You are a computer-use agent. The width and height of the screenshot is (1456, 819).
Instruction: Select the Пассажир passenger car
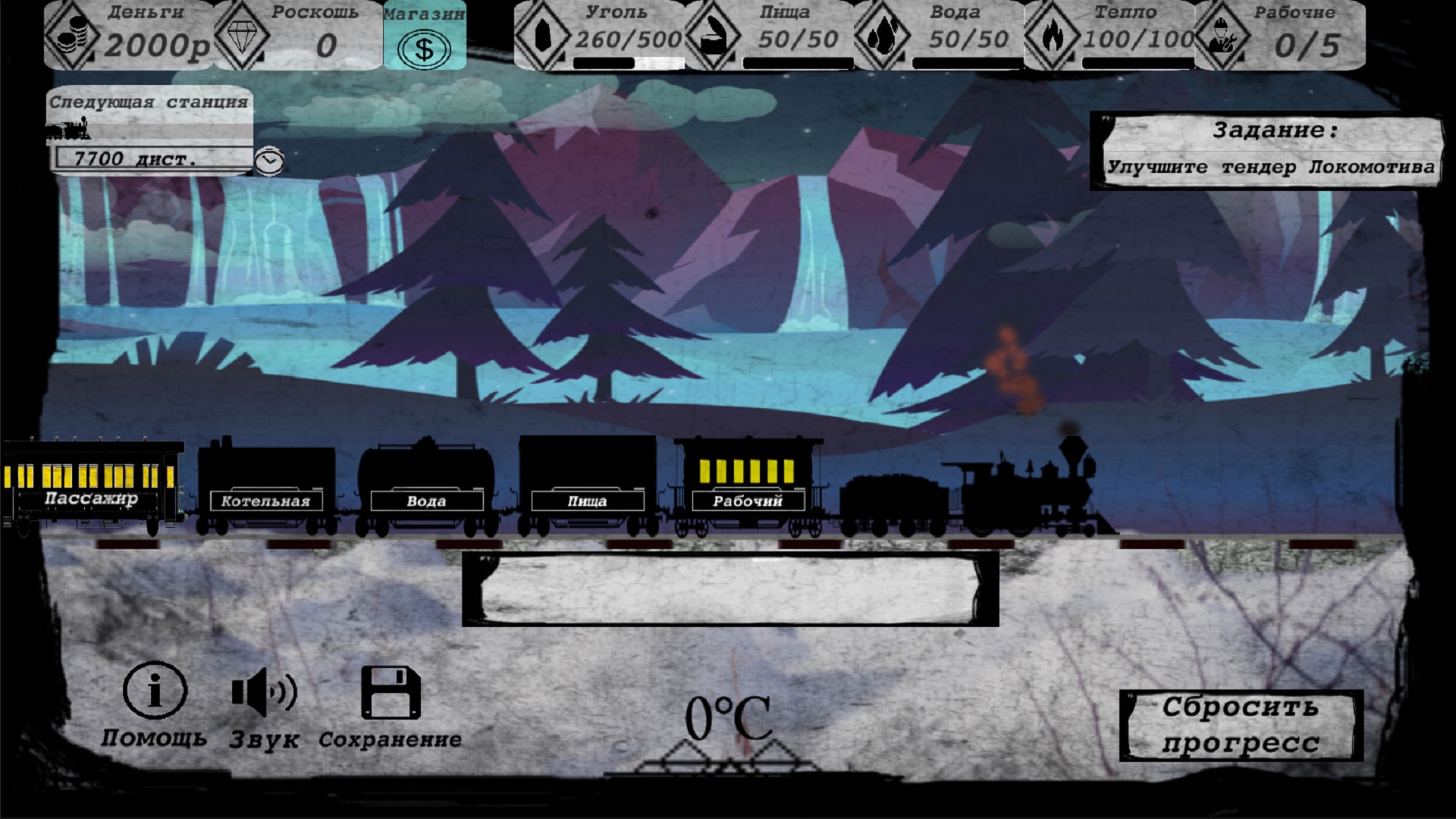click(91, 485)
